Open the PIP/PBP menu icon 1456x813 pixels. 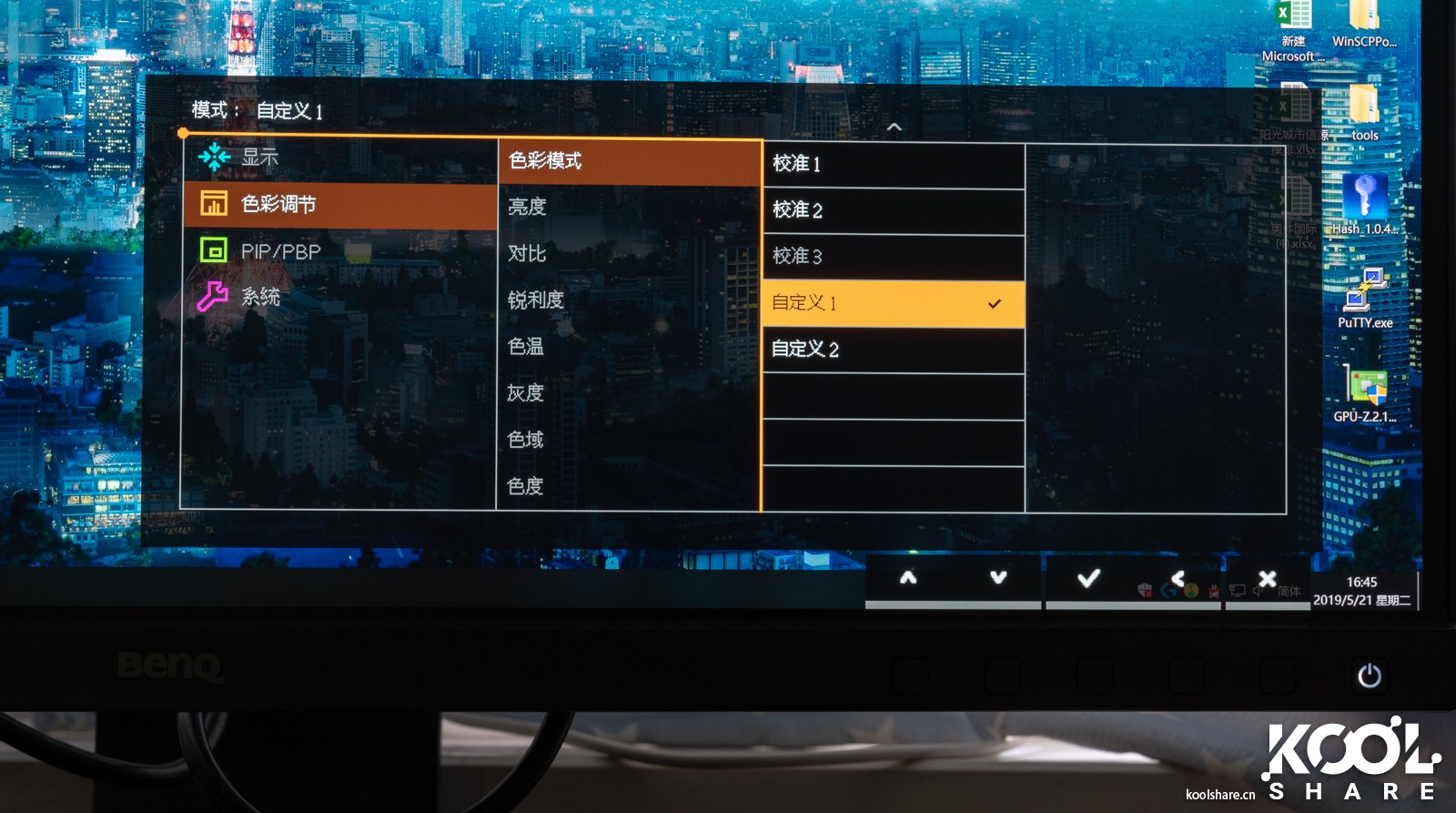click(x=216, y=250)
